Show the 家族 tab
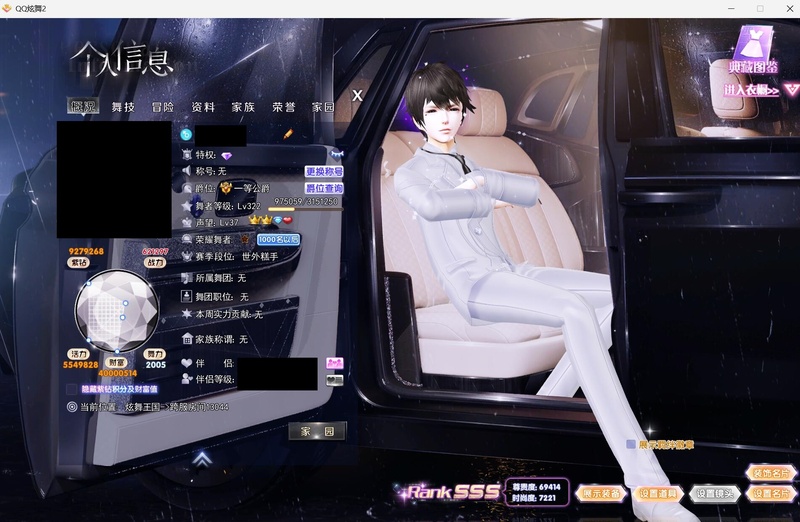The width and height of the screenshot is (800, 522). click(x=243, y=106)
